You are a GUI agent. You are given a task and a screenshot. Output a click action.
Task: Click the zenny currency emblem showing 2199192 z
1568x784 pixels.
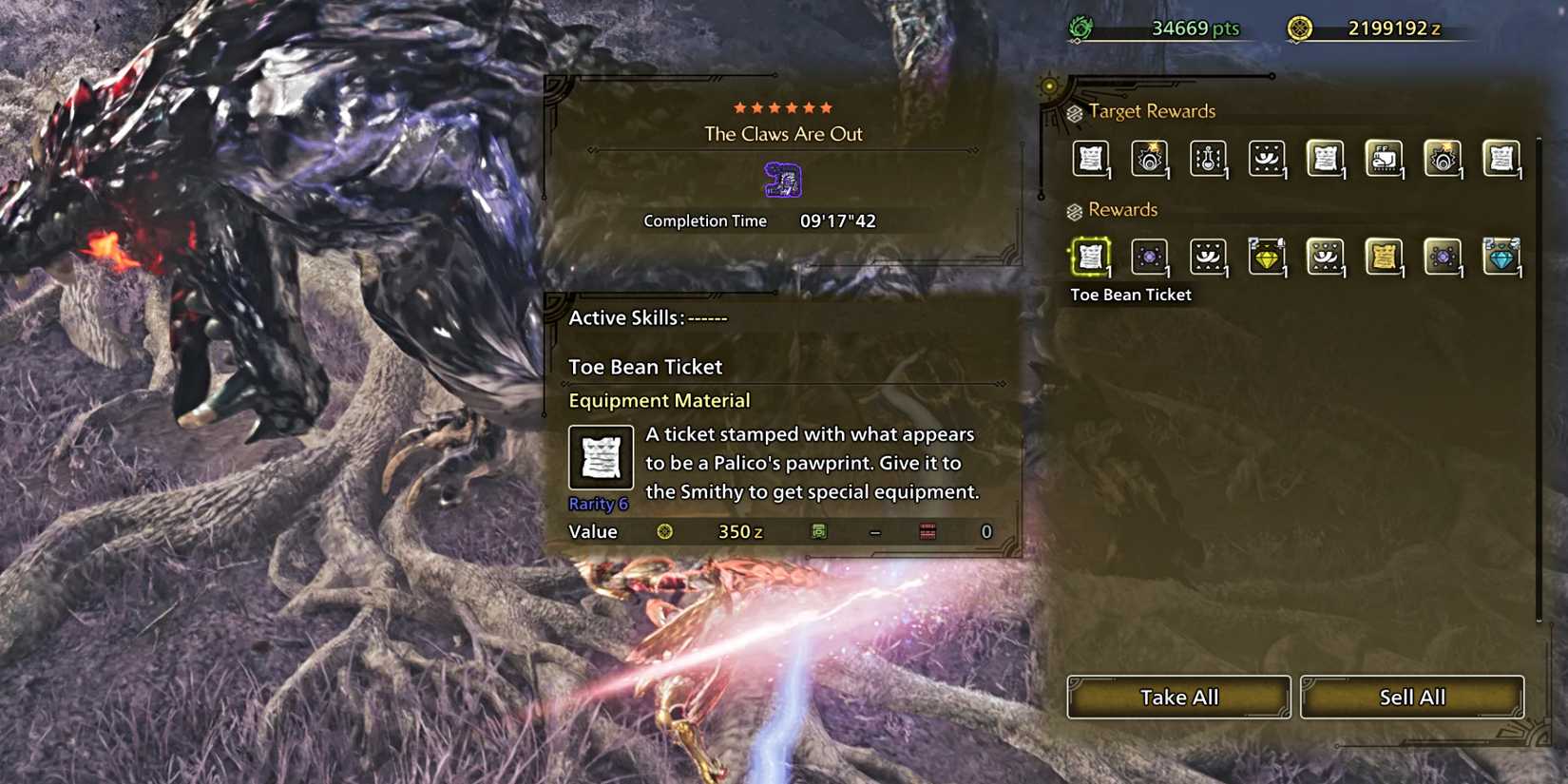tap(1298, 29)
